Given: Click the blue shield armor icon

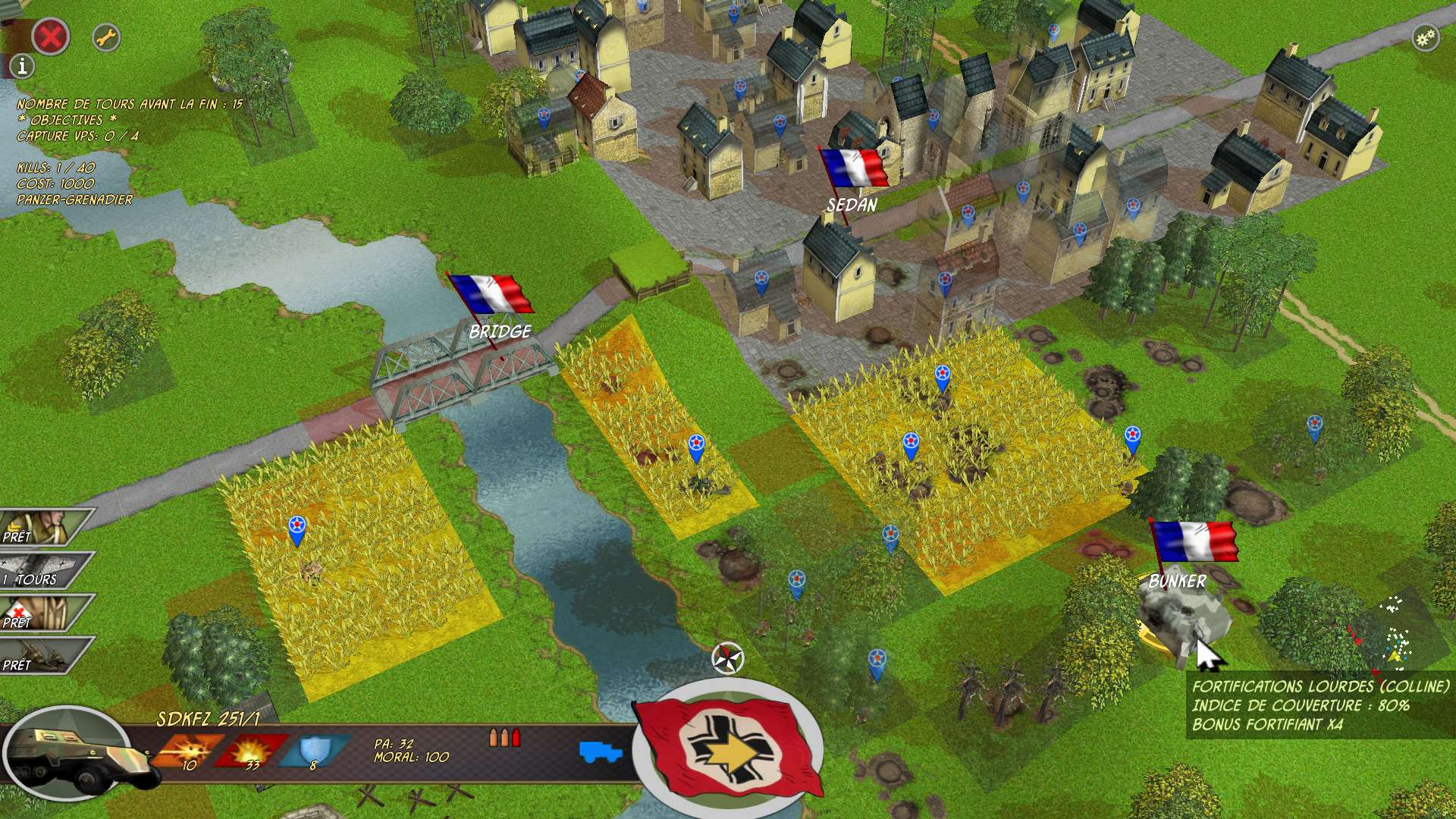Looking at the screenshot, I should point(312,751).
